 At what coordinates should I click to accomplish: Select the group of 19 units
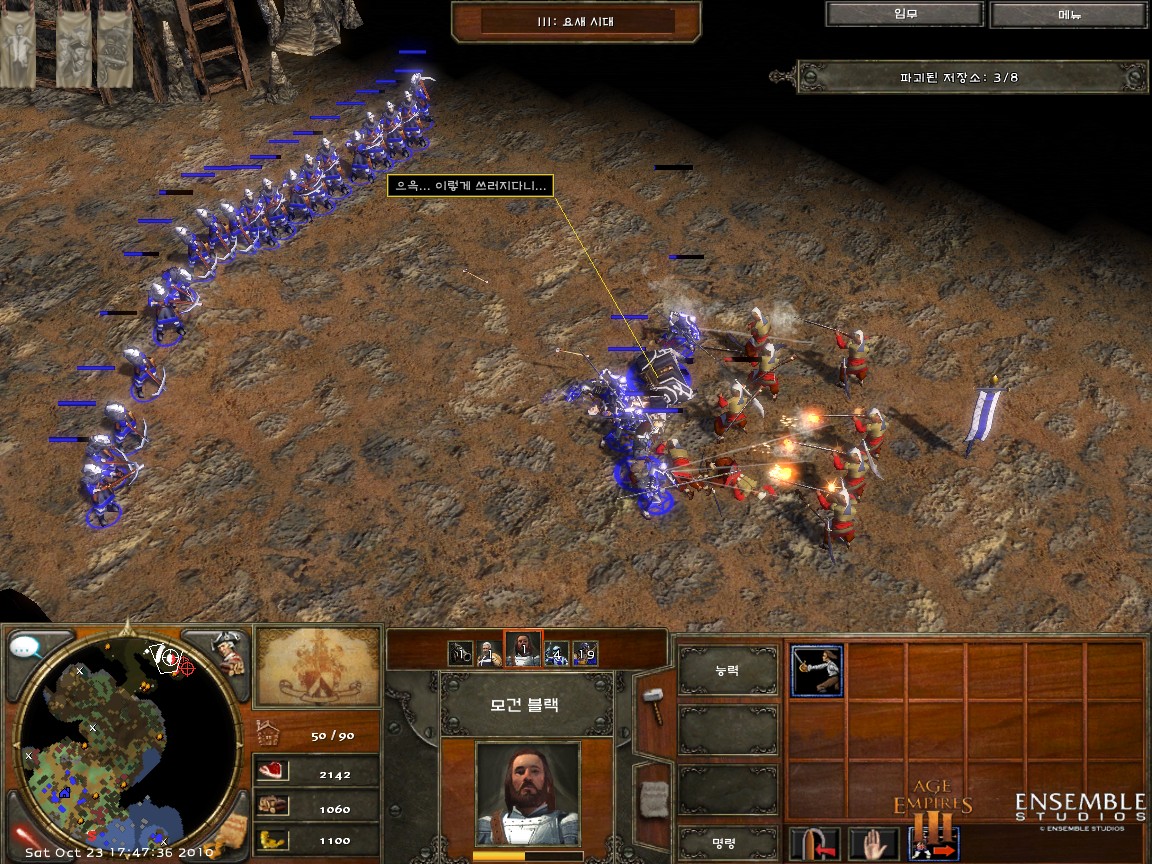tap(585, 653)
